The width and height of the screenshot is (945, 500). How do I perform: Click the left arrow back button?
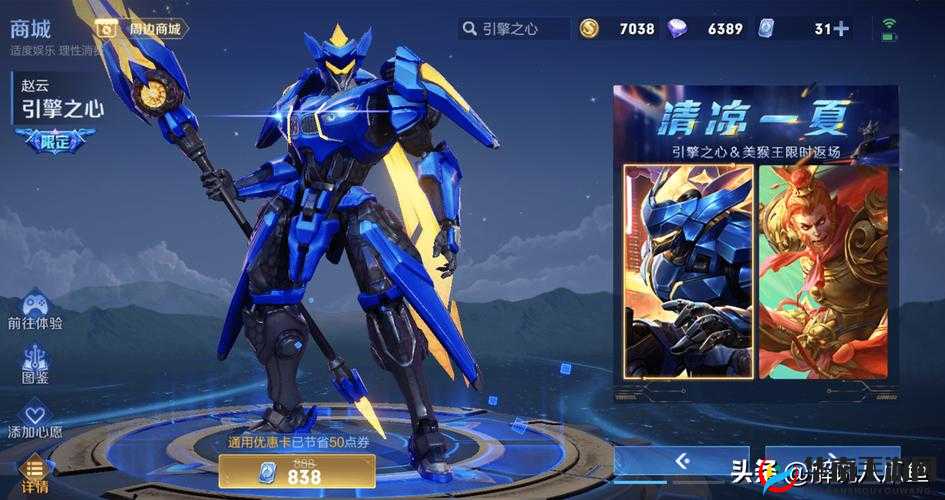coord(682,461)
